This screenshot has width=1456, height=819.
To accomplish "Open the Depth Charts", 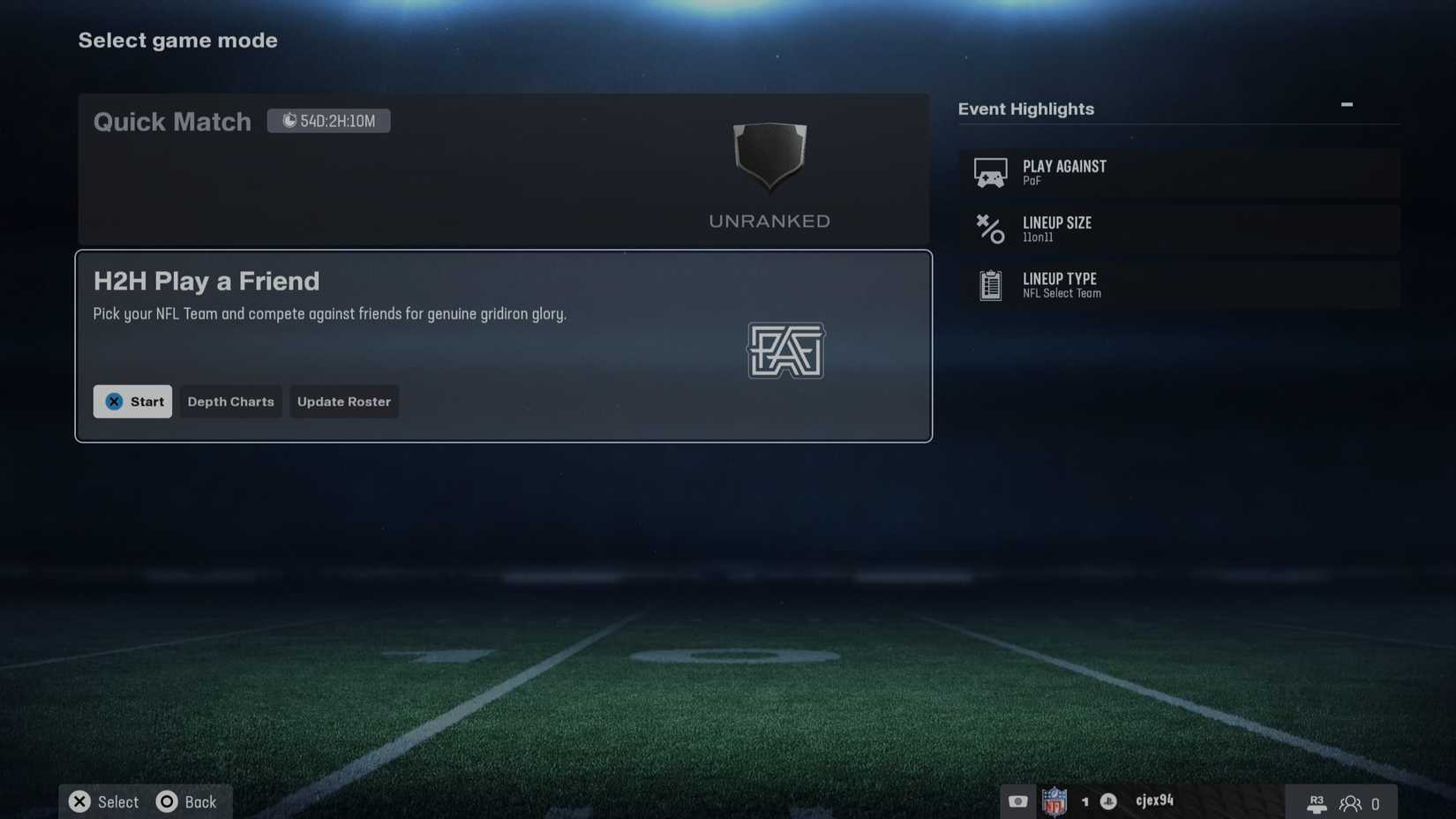I will pyautogui.click(x=230, y=402).
